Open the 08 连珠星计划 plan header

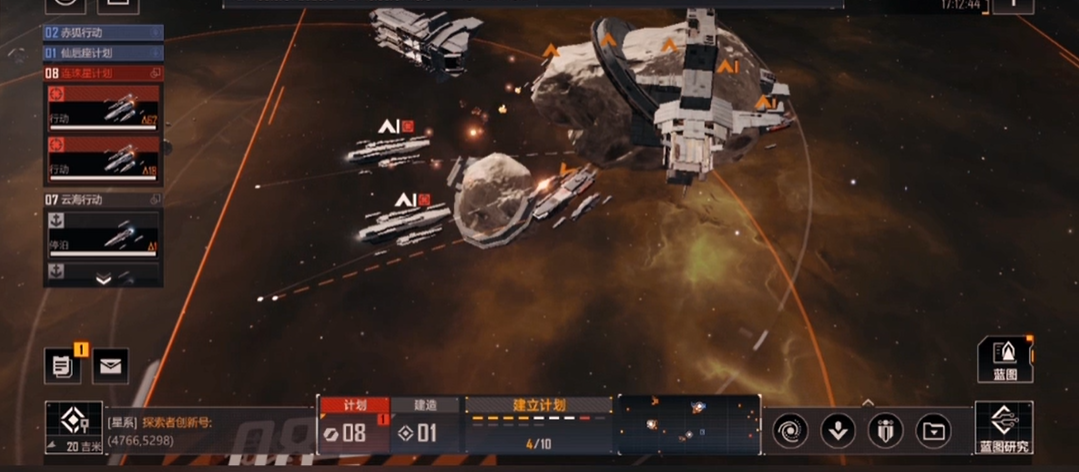point(101,73)
